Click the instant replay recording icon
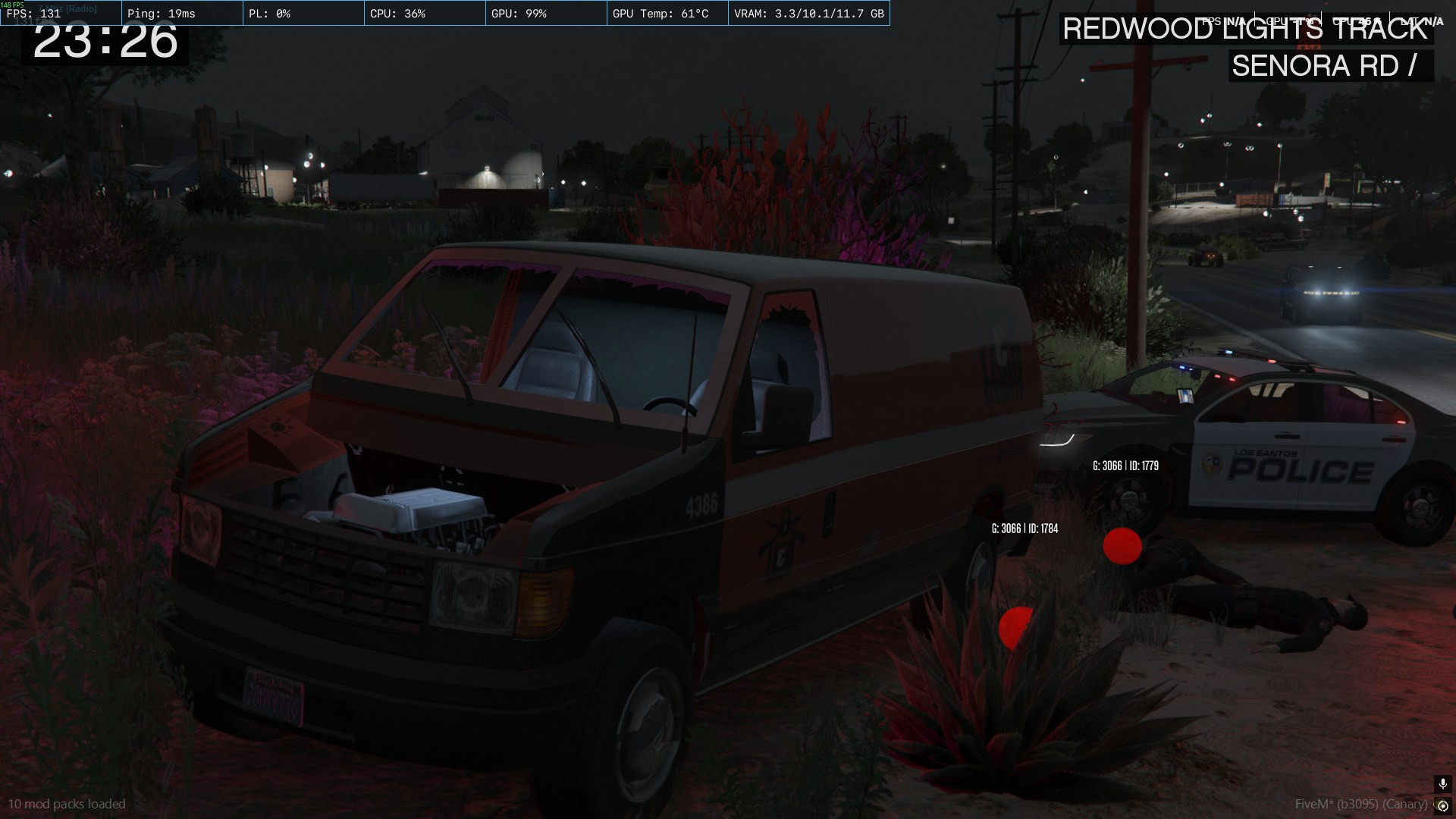Image resolution: width=1456 pixels, height=819 pixels. [x=1442, y=805]
